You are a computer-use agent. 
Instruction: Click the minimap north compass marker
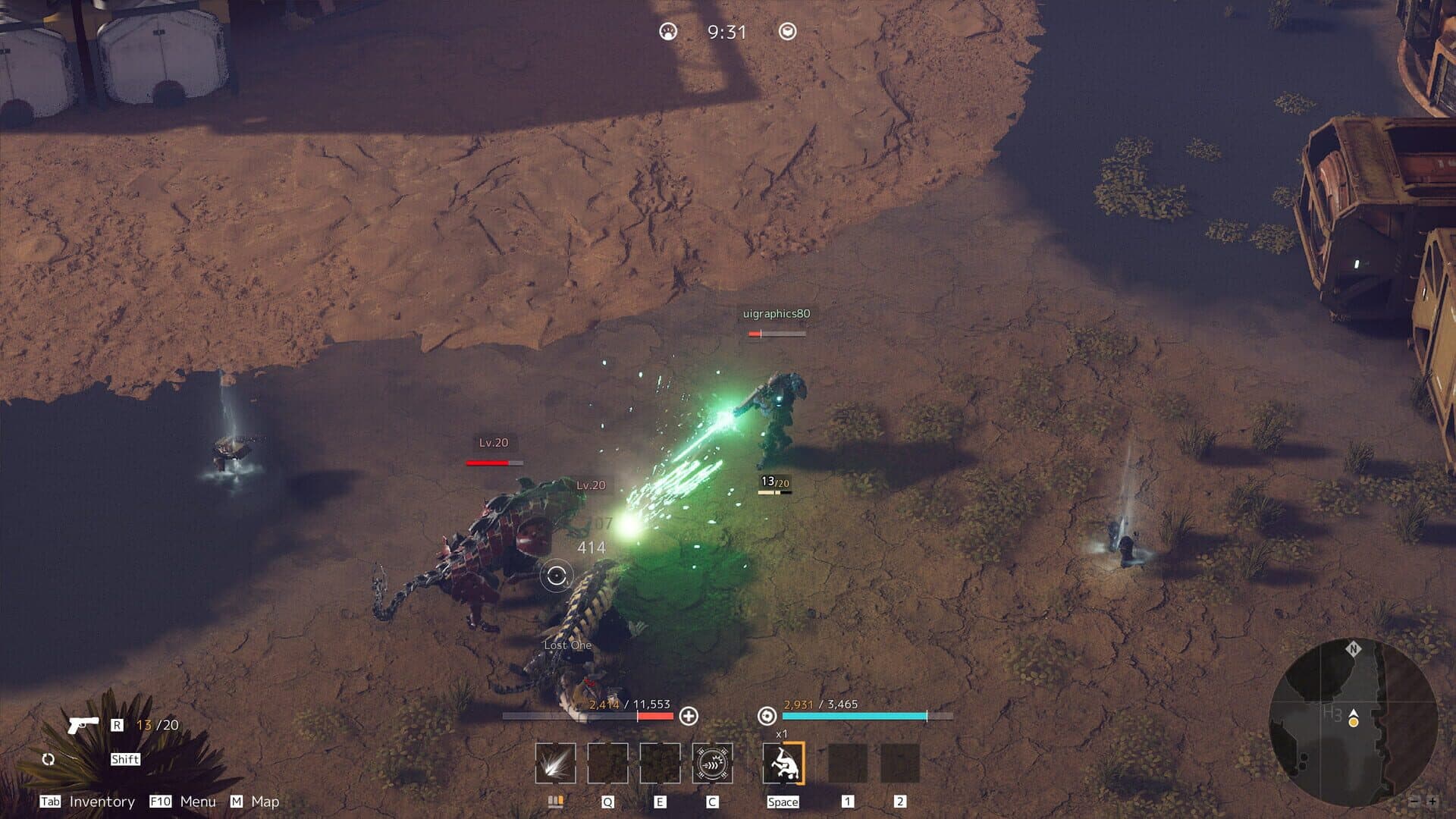1353,649
